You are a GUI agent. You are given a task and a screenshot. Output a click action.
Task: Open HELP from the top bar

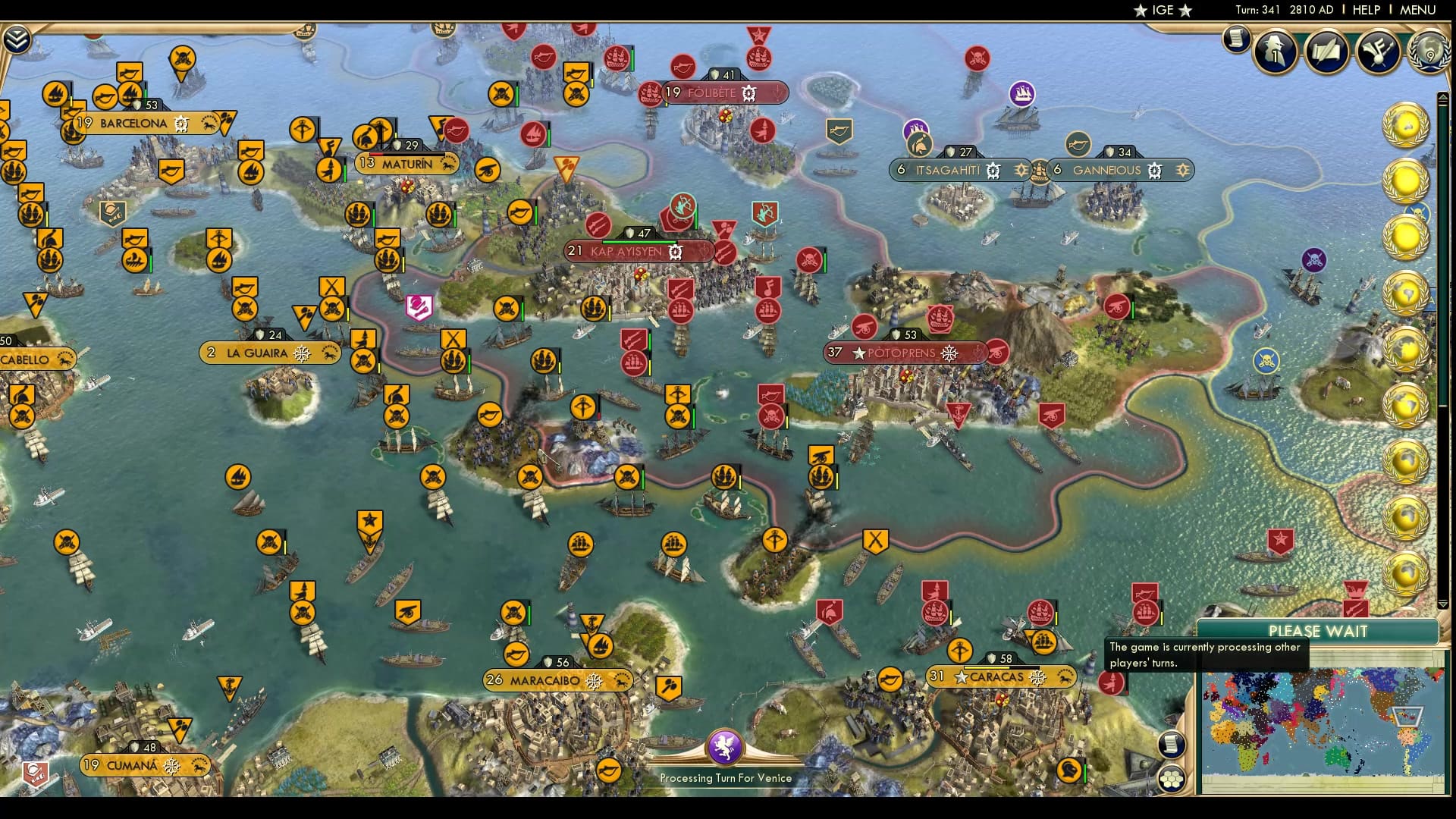pyautogui.click(x=1365, y=10)
